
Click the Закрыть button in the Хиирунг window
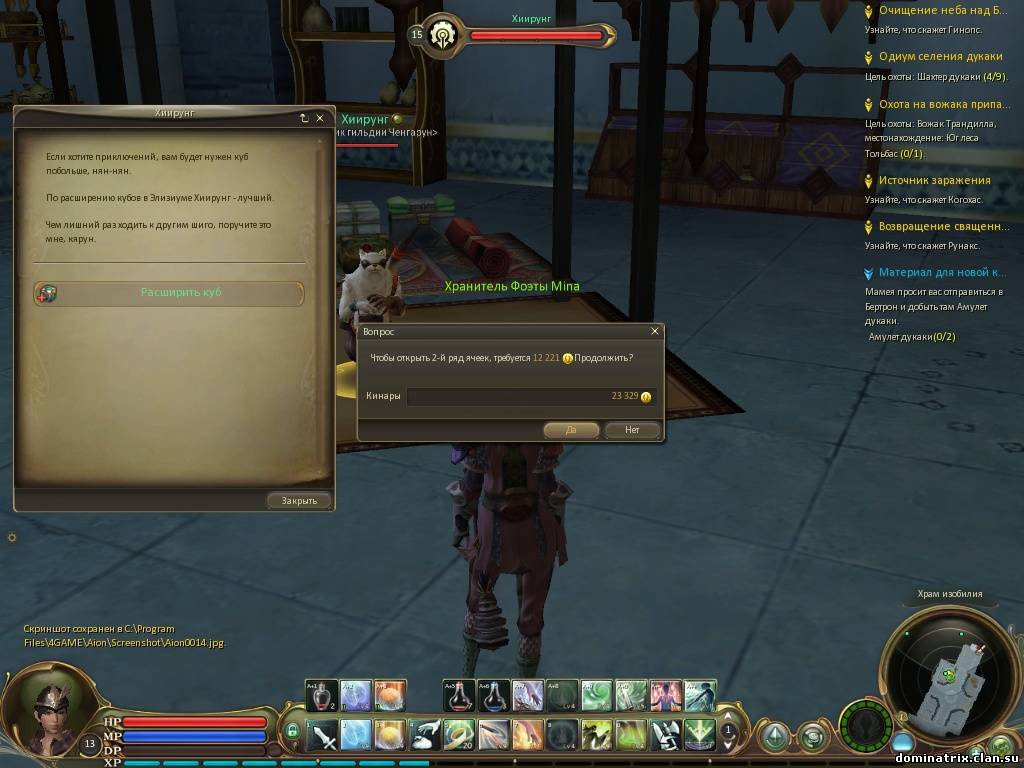pos(299,500)
